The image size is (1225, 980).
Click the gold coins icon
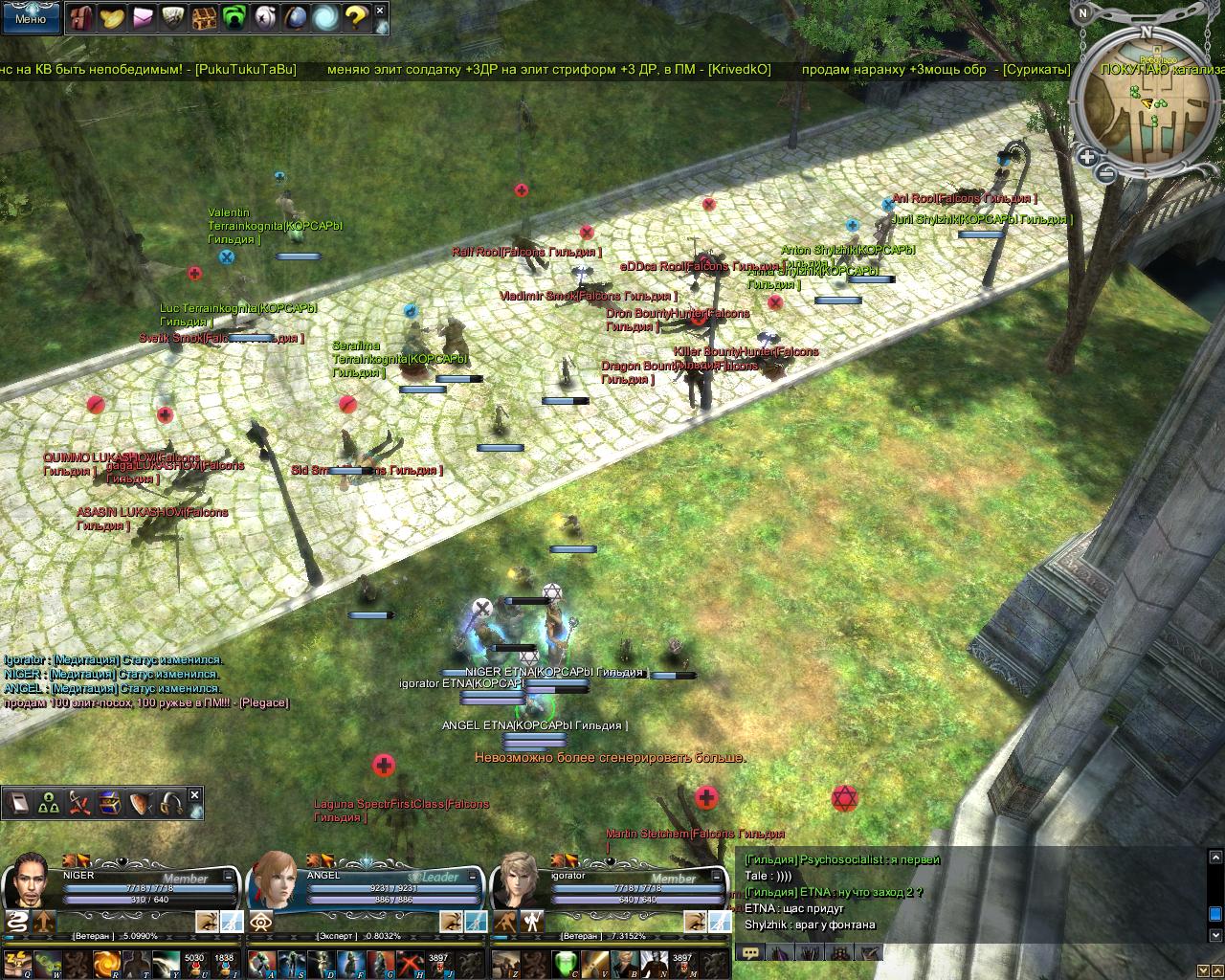(113, 17)
